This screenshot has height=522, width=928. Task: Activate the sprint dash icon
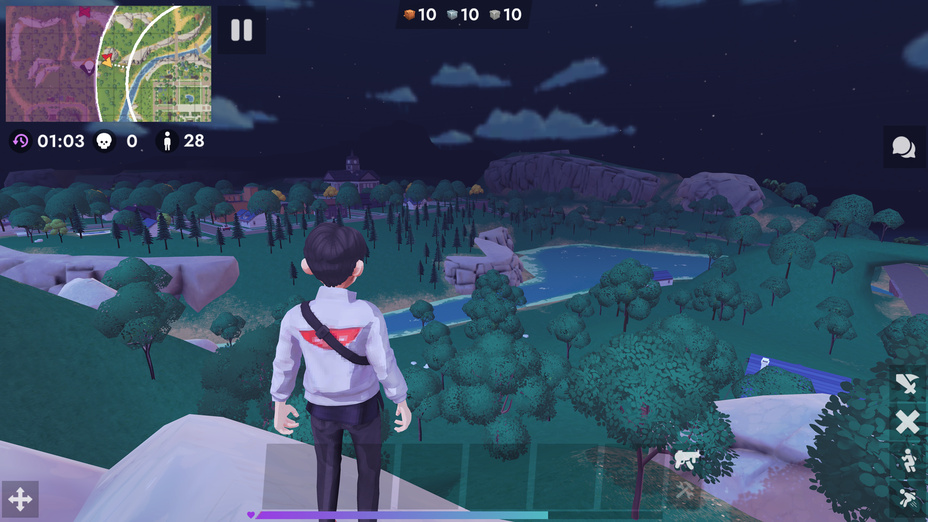click(908, 496)
